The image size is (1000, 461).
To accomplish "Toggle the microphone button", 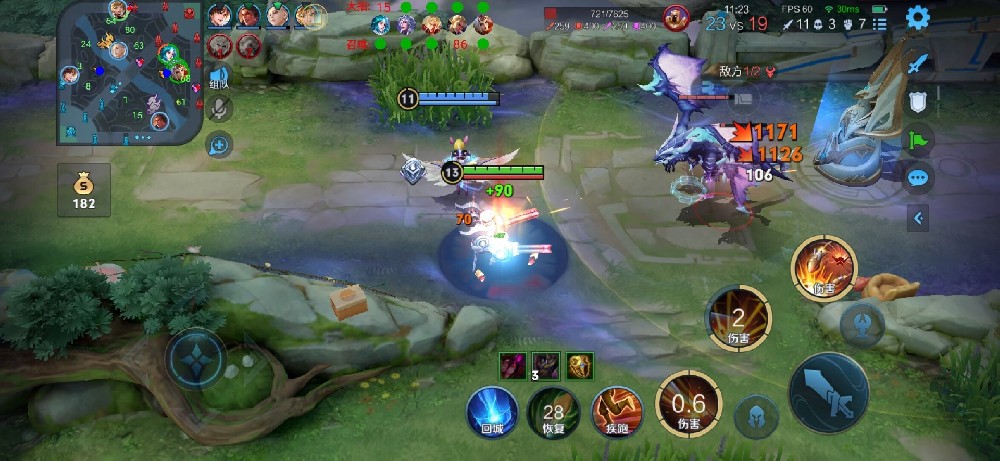I will coord(219,110).
